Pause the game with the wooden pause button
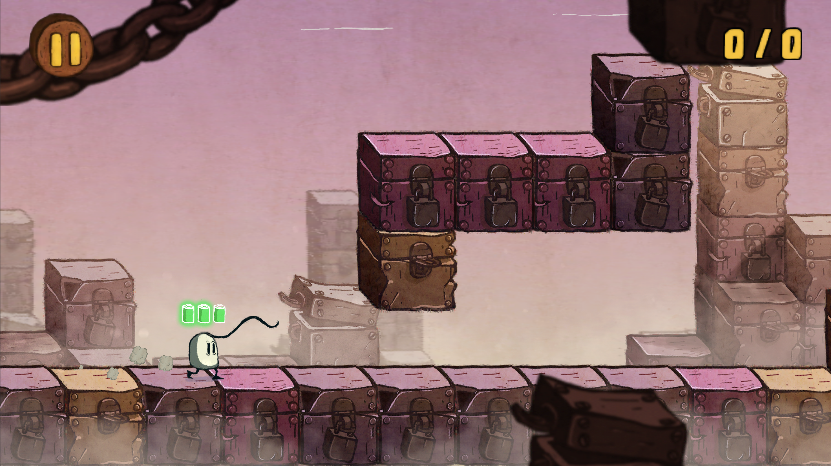831x466 pixels. coord(62,47)
